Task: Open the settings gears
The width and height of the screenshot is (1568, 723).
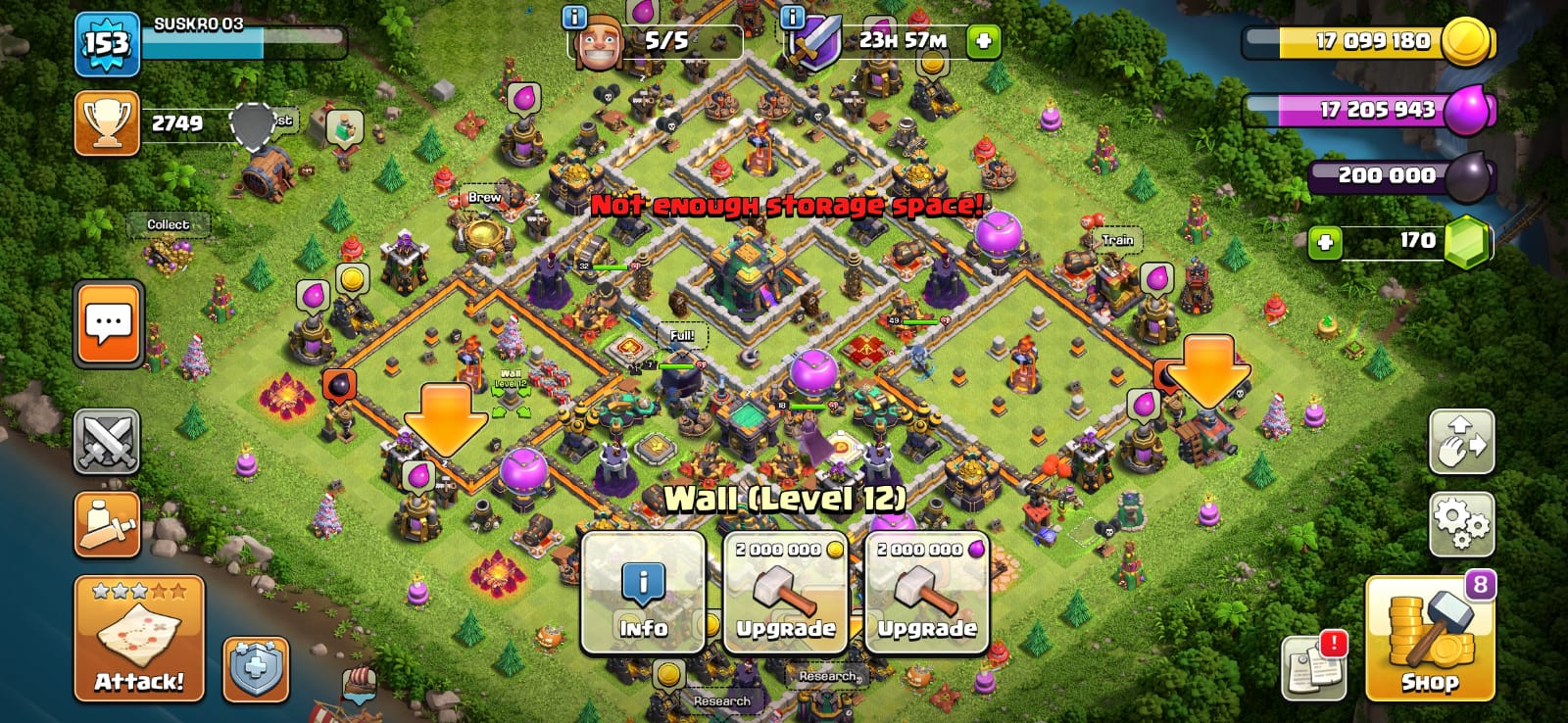Action: [1461, 524]
